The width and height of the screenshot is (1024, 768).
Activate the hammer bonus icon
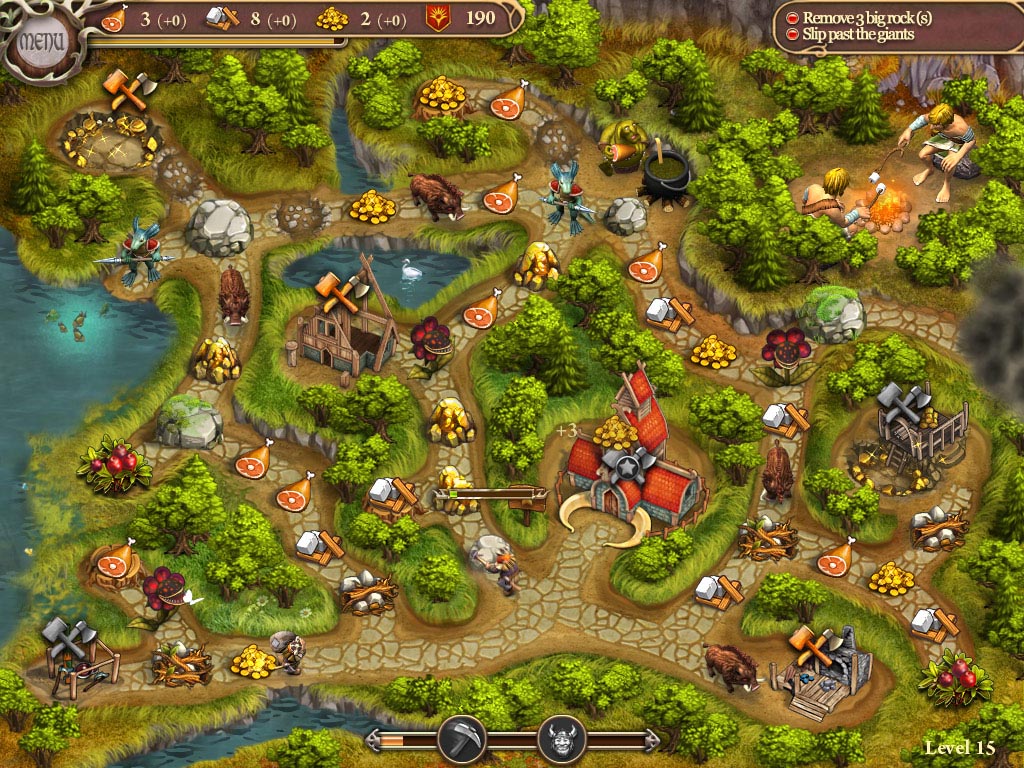tap(461, 740)
